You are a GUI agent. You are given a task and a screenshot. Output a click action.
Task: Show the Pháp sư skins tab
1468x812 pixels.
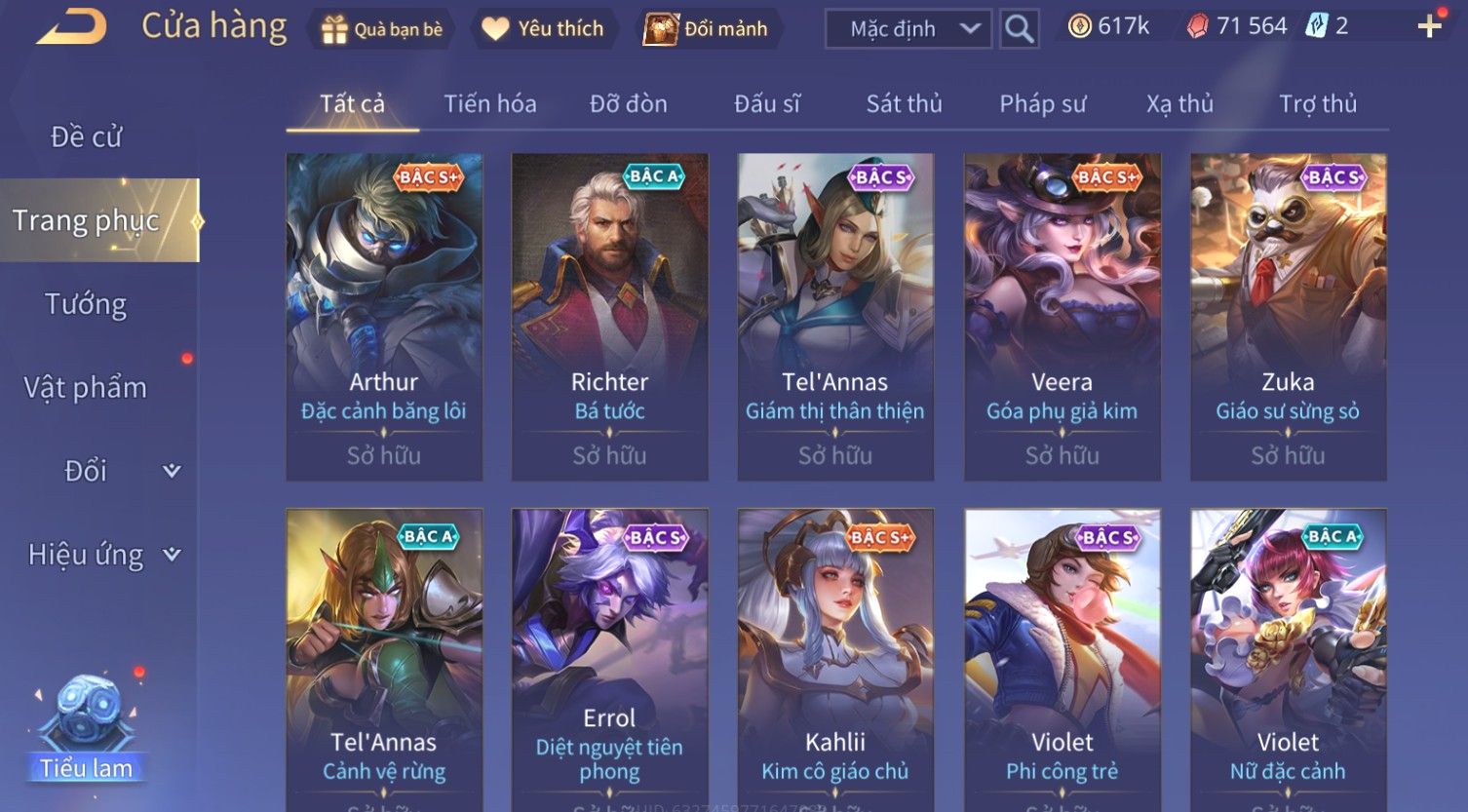click(1043, 103)
